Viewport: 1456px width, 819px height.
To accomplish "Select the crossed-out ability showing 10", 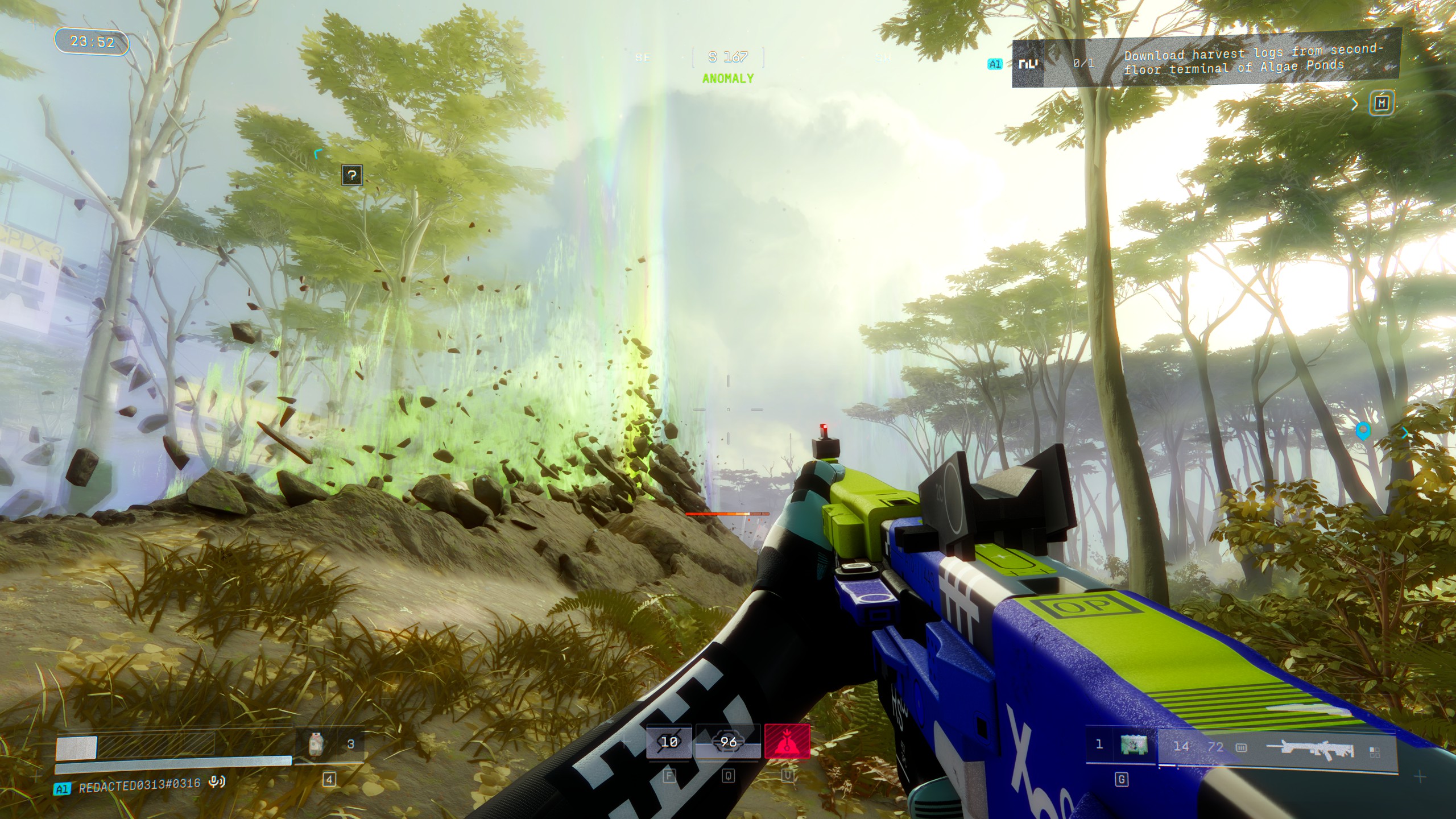I will pyautogui.click(x=669, y=742).
